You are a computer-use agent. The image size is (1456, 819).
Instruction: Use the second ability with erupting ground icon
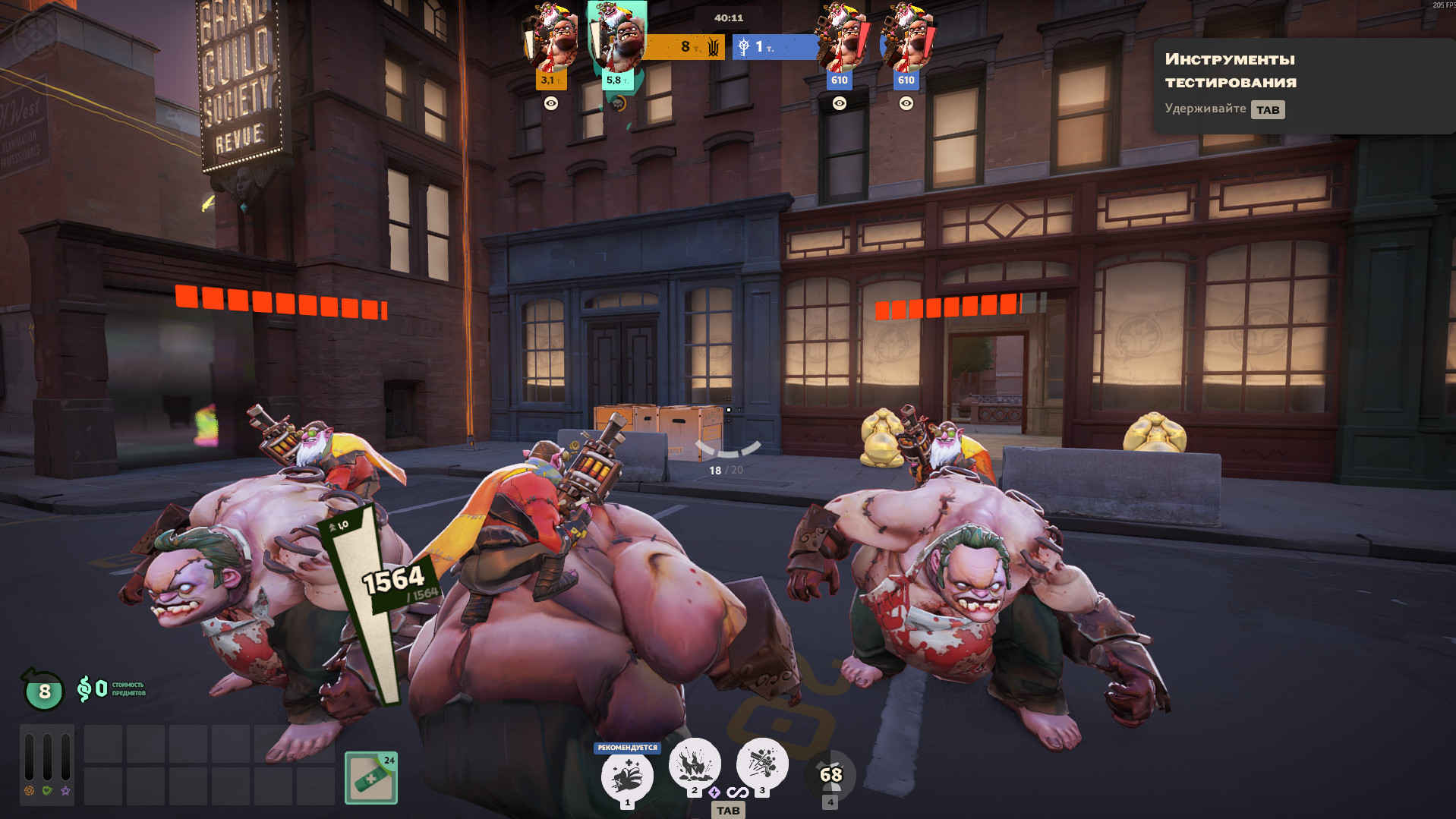point(694,764)
